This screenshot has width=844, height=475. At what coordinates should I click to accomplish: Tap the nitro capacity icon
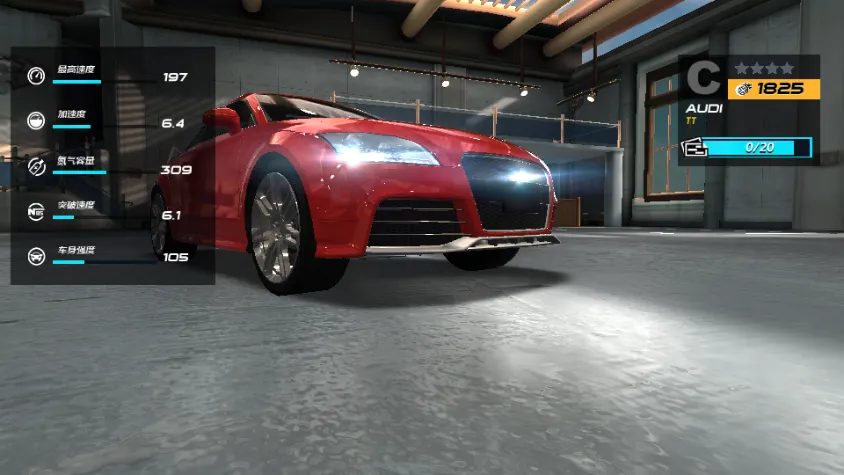point(37,166)
